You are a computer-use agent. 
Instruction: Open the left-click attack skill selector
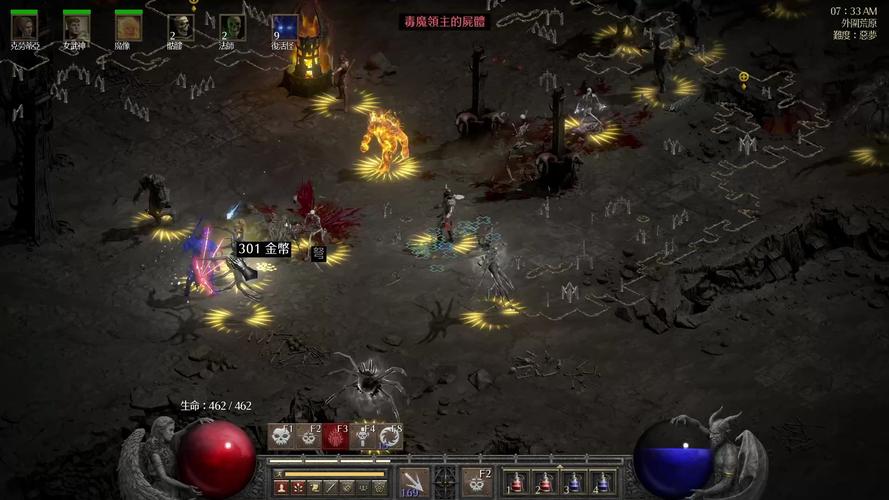(x=412, y=482)
